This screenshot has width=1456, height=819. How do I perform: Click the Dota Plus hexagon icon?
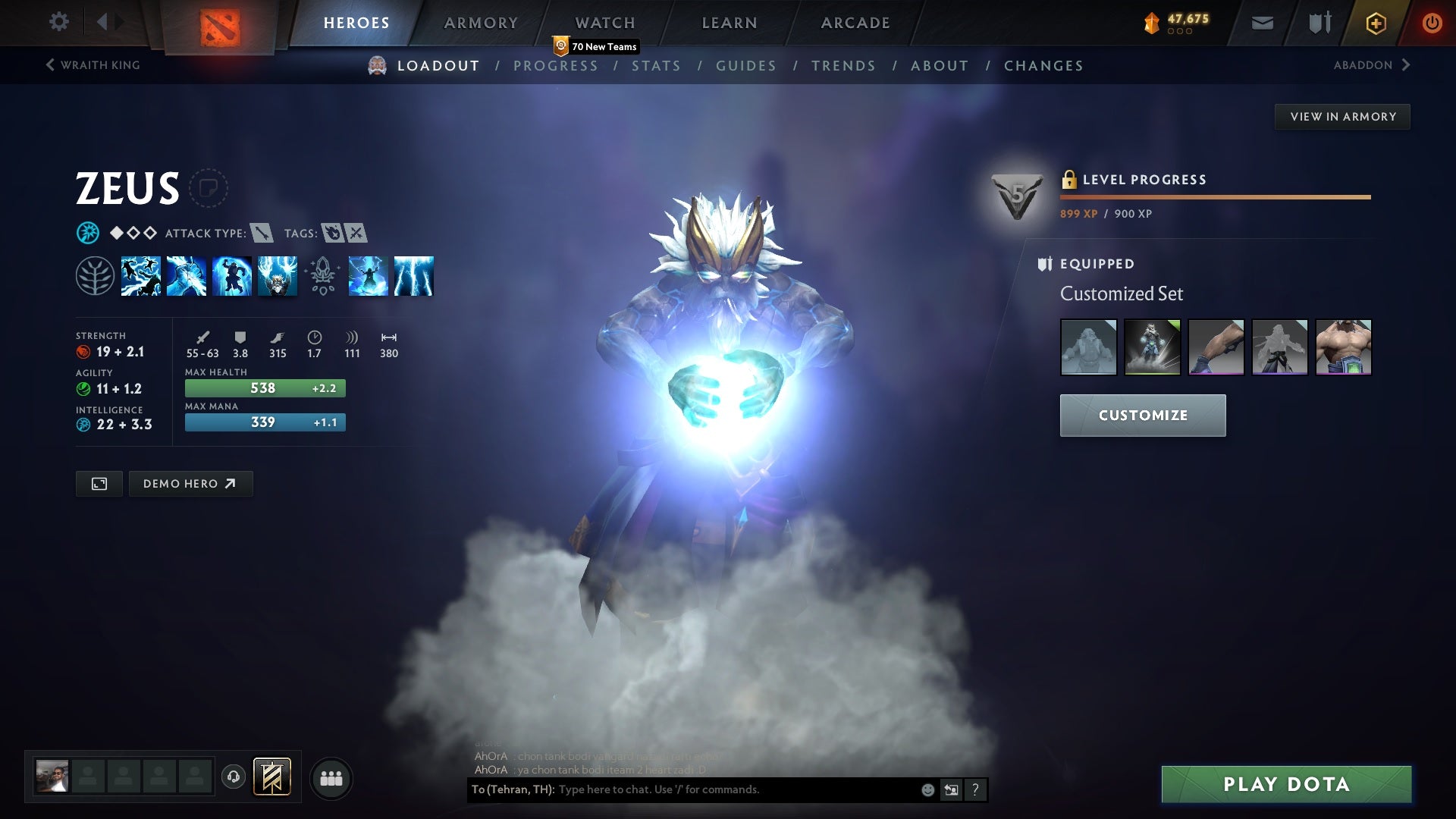1375,22
